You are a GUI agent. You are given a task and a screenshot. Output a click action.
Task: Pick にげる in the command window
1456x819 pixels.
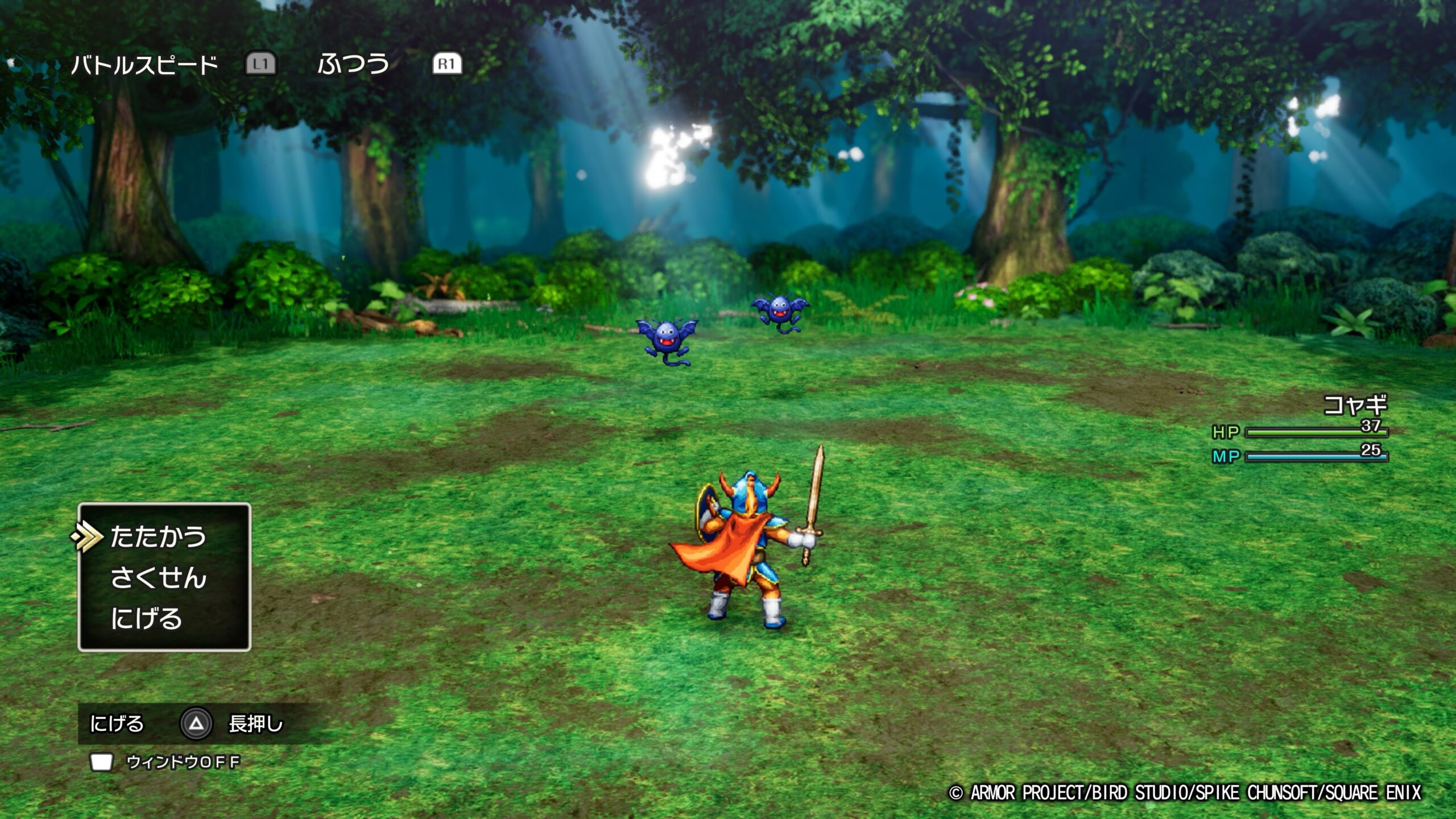point(146,619)
